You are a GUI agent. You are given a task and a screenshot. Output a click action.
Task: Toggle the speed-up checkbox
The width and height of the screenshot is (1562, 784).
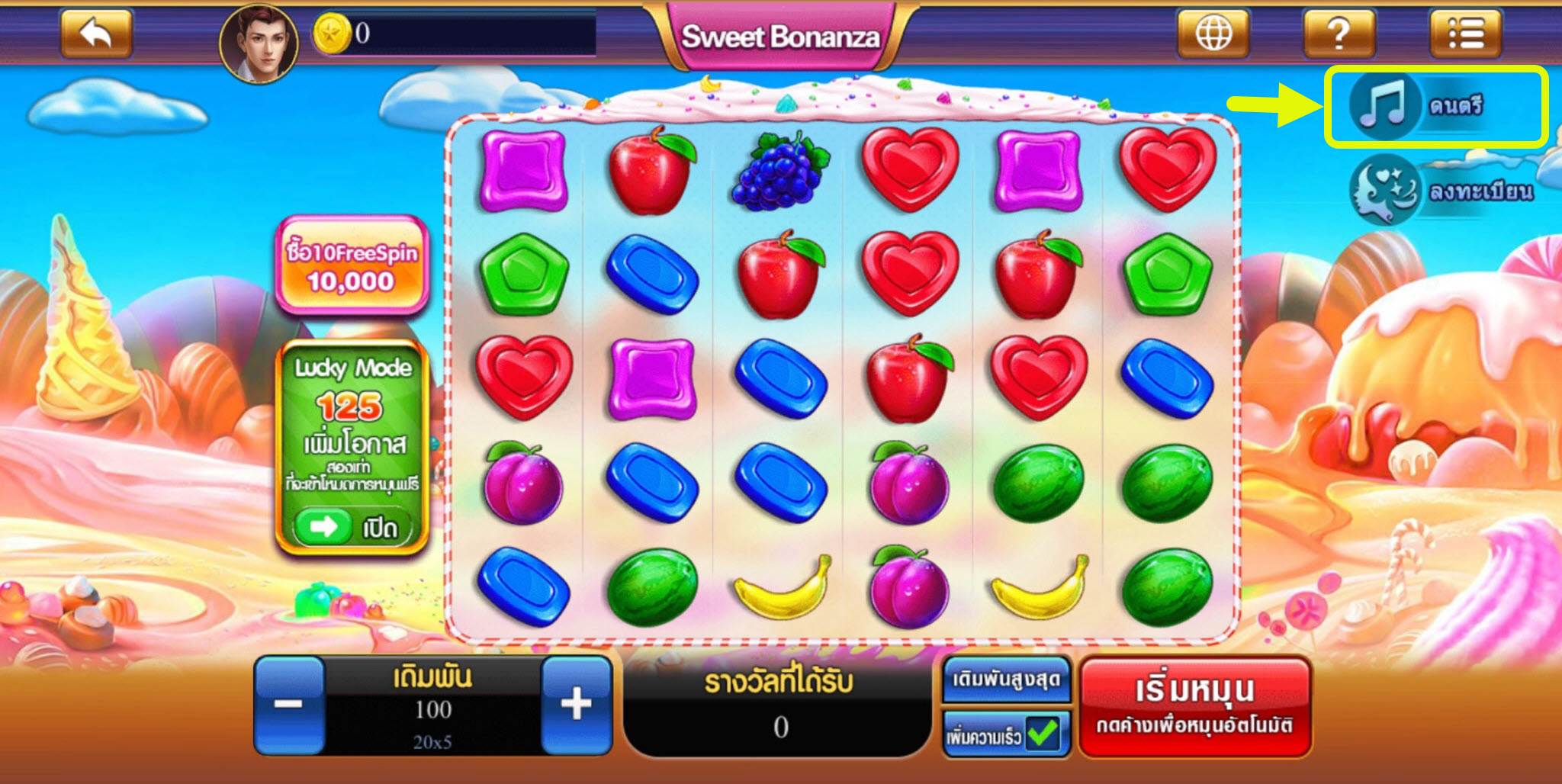click(x=1042, y=734)
